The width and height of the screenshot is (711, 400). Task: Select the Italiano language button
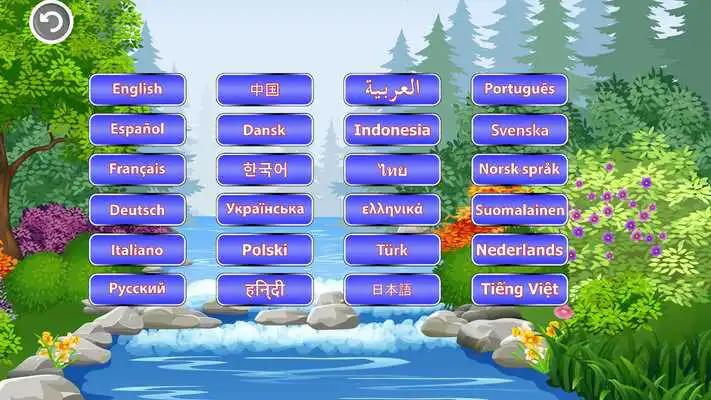click(x=137, y=250)
